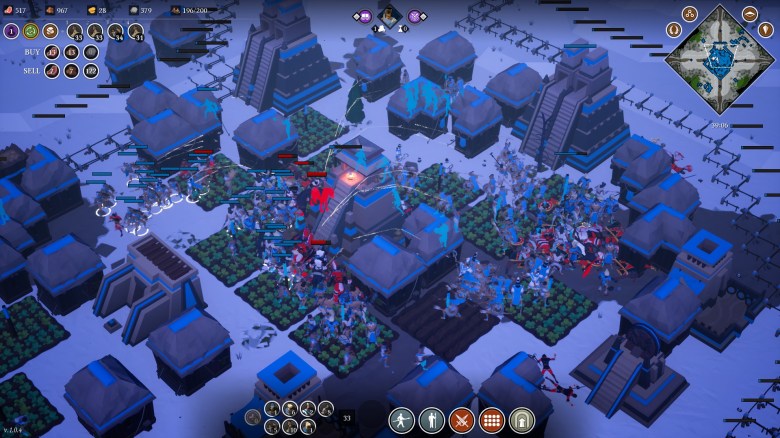The width and height of the screenshot is (780, 438).
Task: Click the purple icon right of the portrait
Action: (415, 16)
